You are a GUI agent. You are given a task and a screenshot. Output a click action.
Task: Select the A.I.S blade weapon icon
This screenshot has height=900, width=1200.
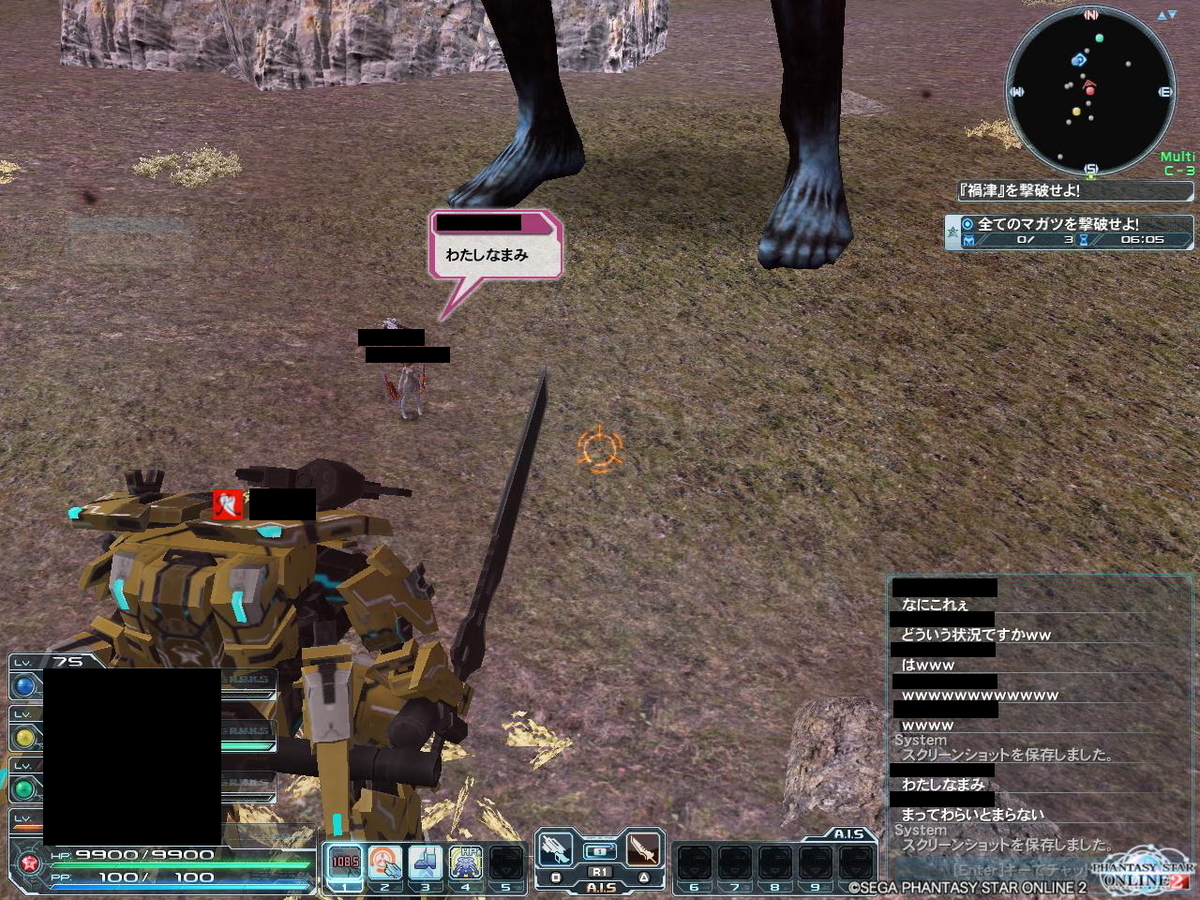point(641,851)
